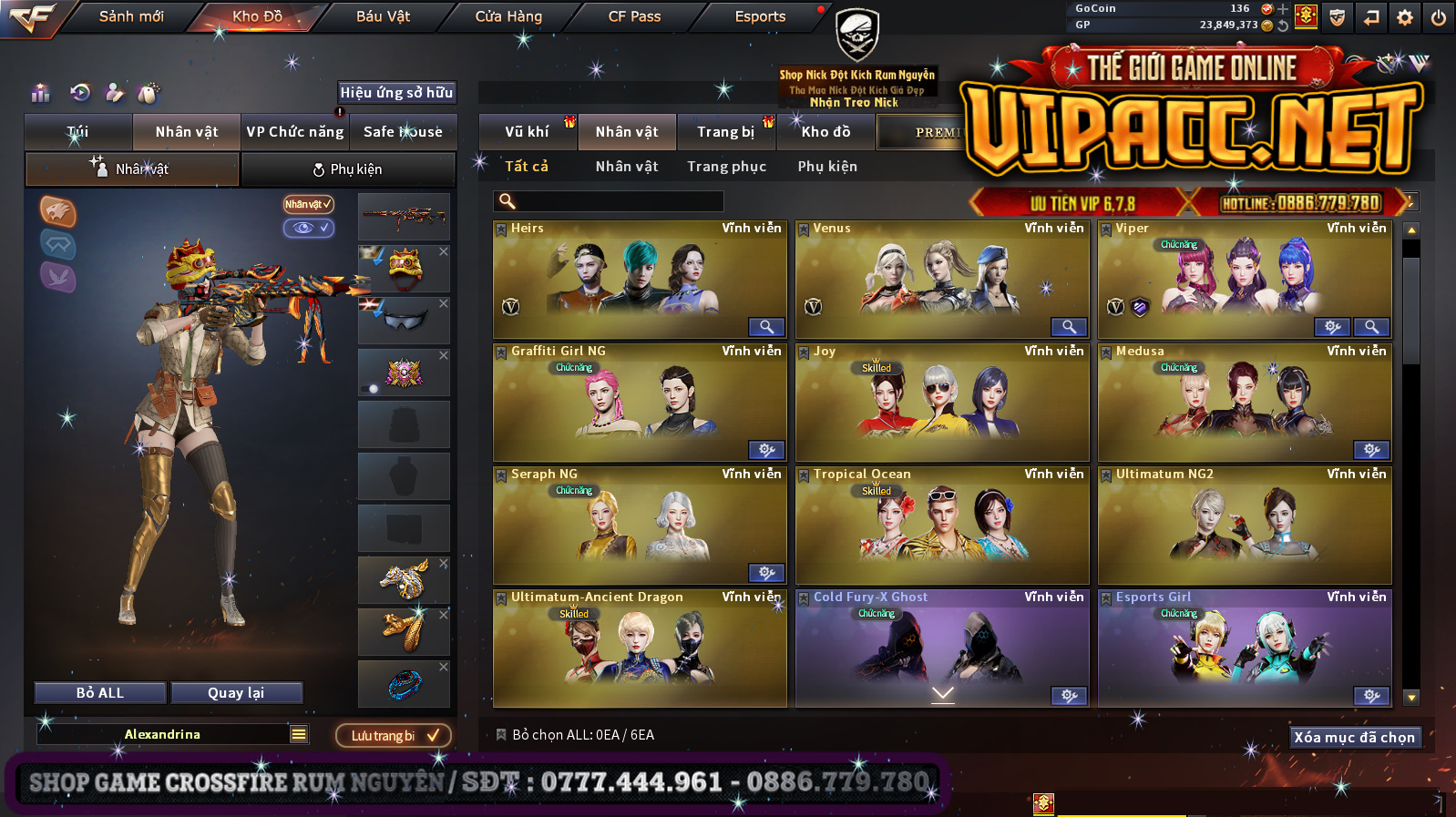Save loadout with Lưu trang bị
This screenshot has height=817, width=1456.
point(394,736)
